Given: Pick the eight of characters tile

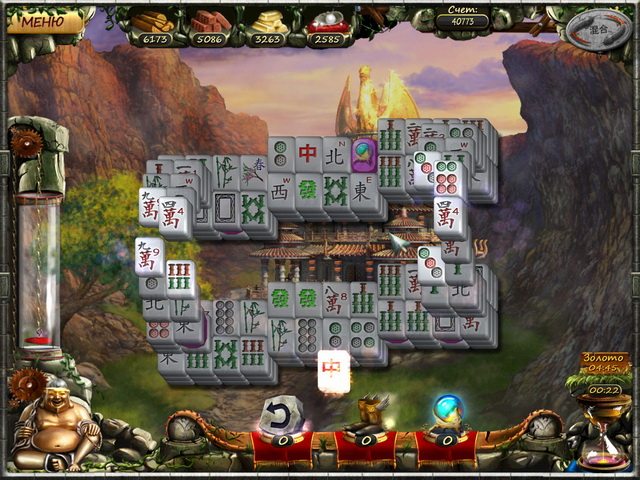Looking at the screenshot, I should click(x=335, y=300).
